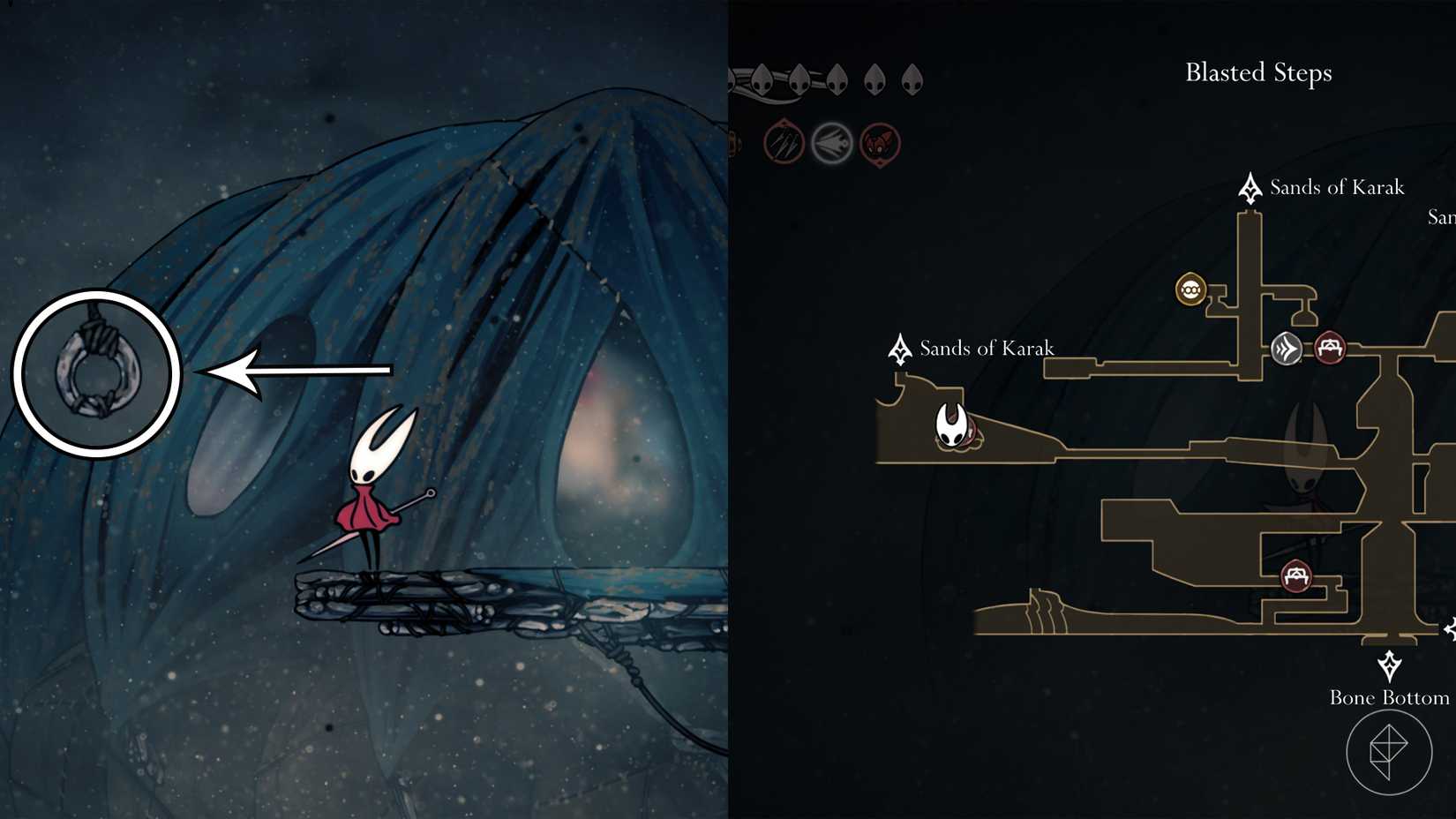The image size is (1456, 819).
Task: Select the claw-marks crest icon
Action: tap(784, 141)
